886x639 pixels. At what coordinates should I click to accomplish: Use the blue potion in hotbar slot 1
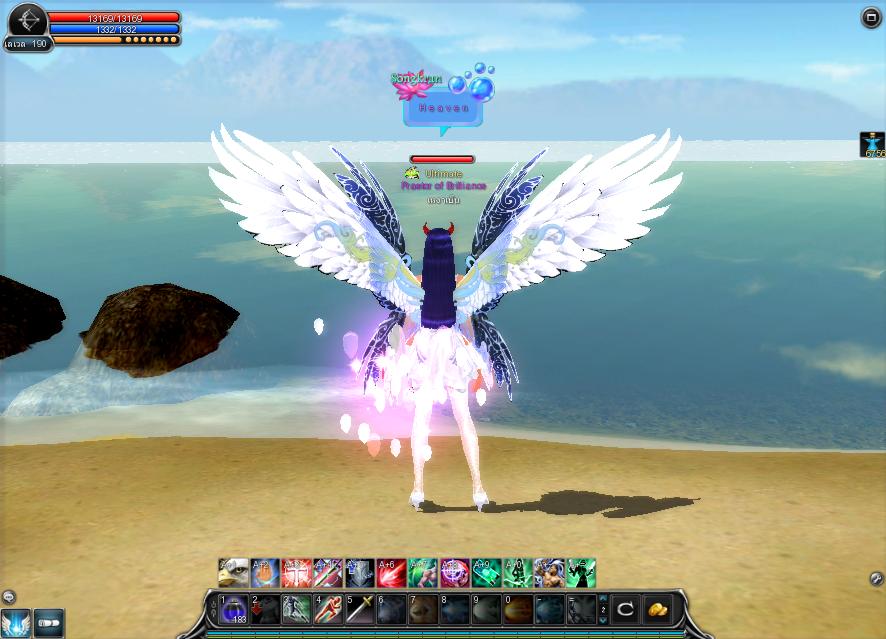pos(233,609)
